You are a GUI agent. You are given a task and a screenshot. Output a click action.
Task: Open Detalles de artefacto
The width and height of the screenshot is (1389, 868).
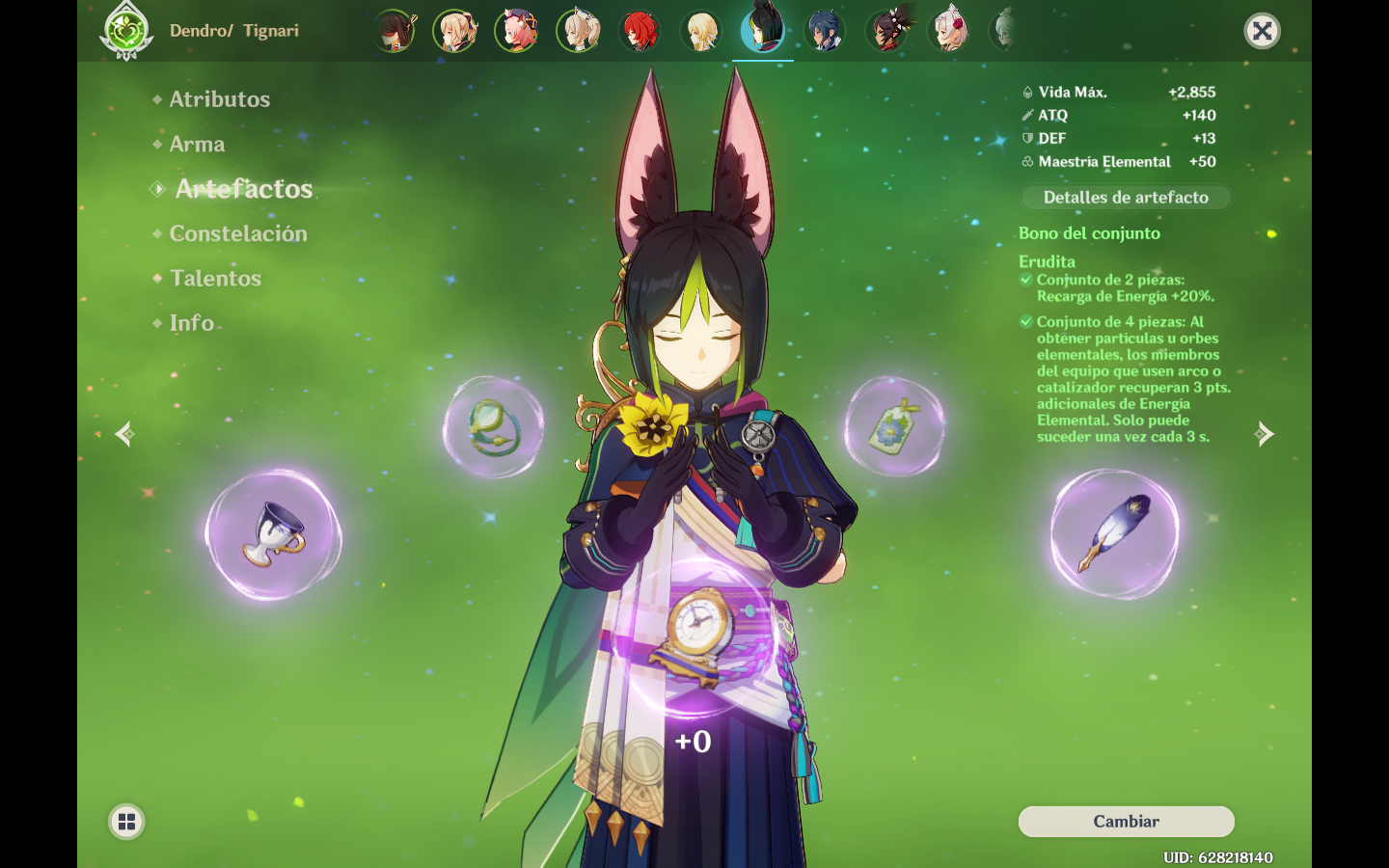pos(1126,198)
